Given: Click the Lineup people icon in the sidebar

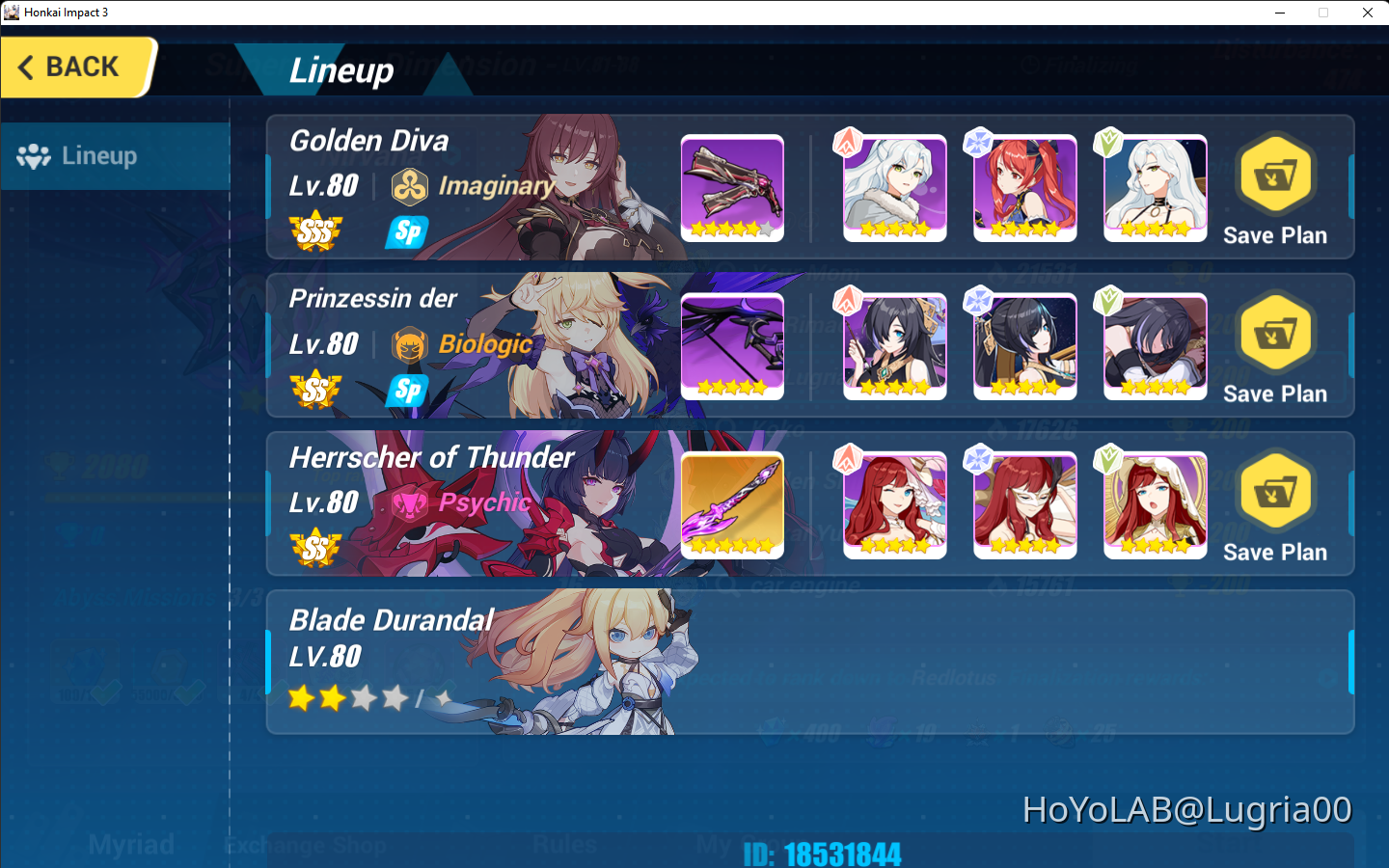Looking at the screenshot, I should pyautogui.click(x=35, y=155).
